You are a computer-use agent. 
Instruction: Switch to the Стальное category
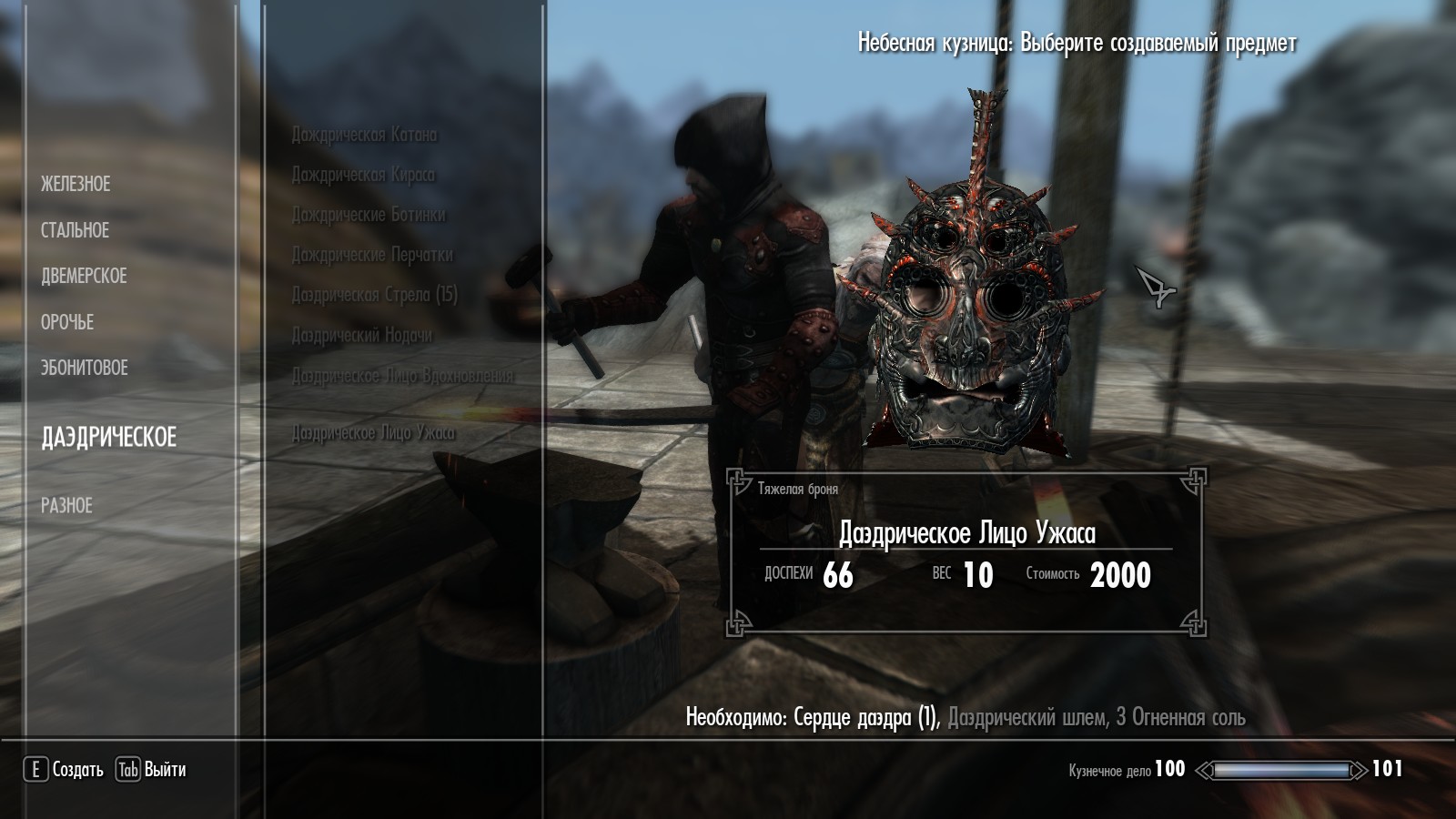coord(75,230)
